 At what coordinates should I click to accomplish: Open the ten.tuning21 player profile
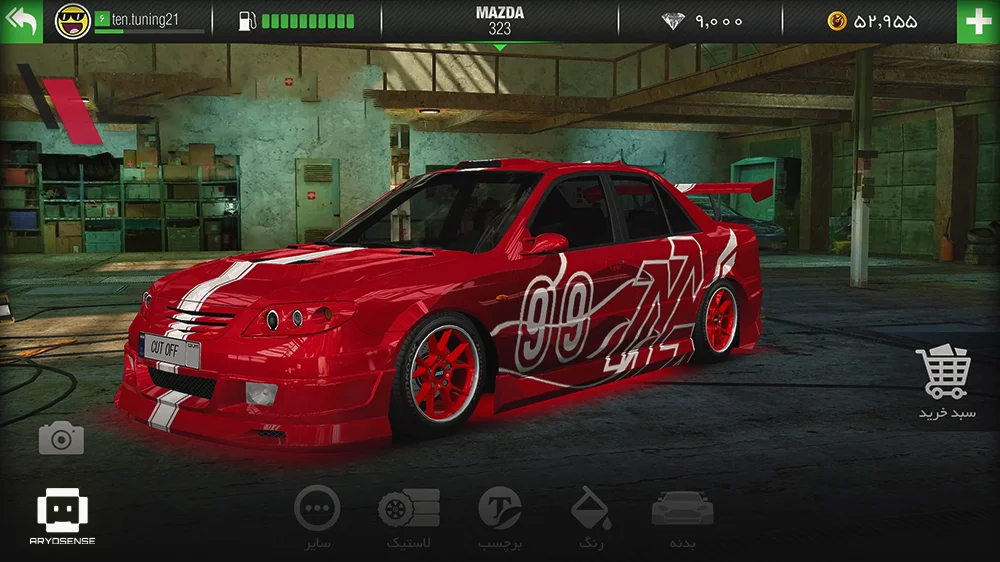(130, 20)
